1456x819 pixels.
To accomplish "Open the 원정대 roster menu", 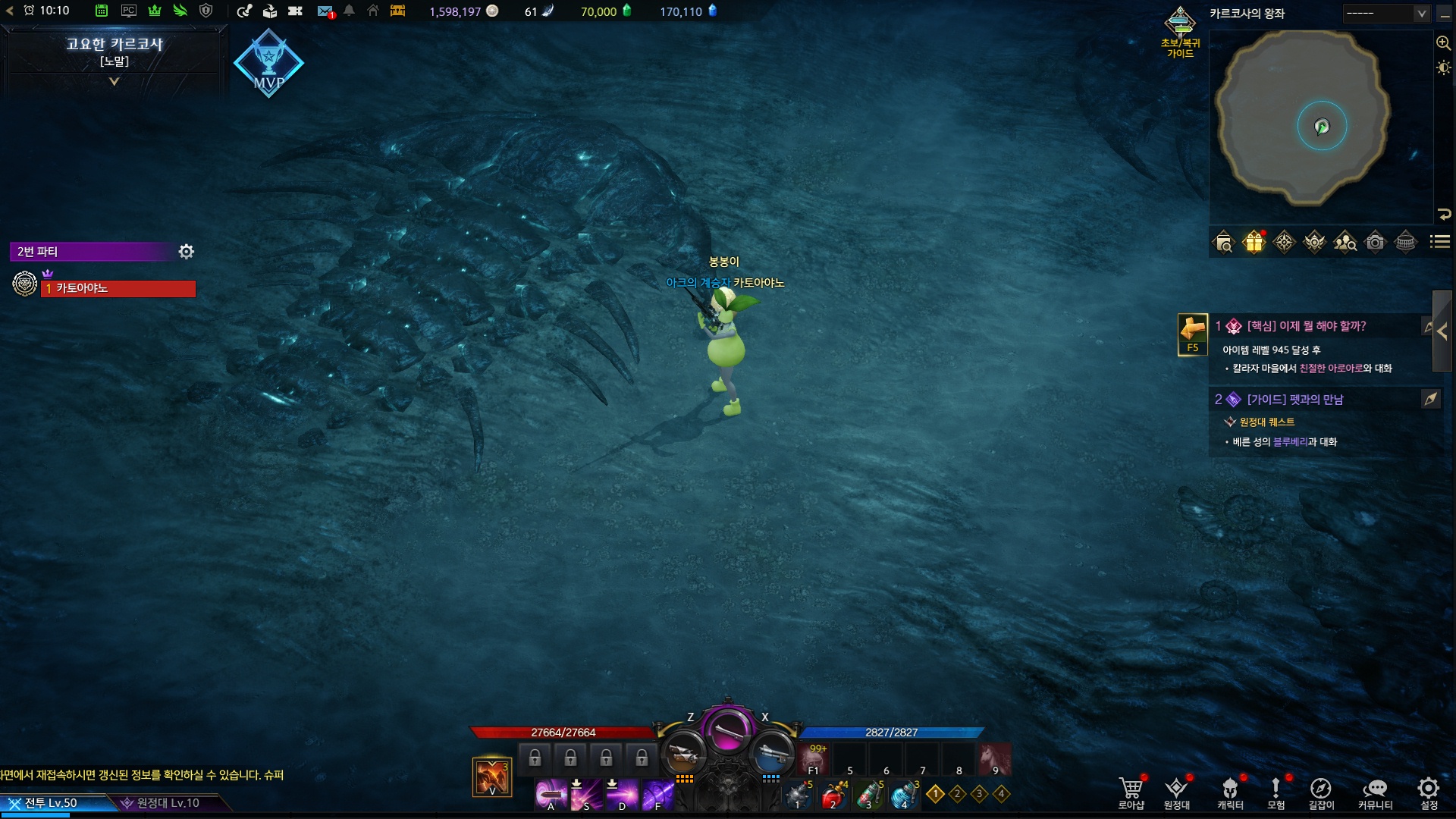I will pos(1176,792).
